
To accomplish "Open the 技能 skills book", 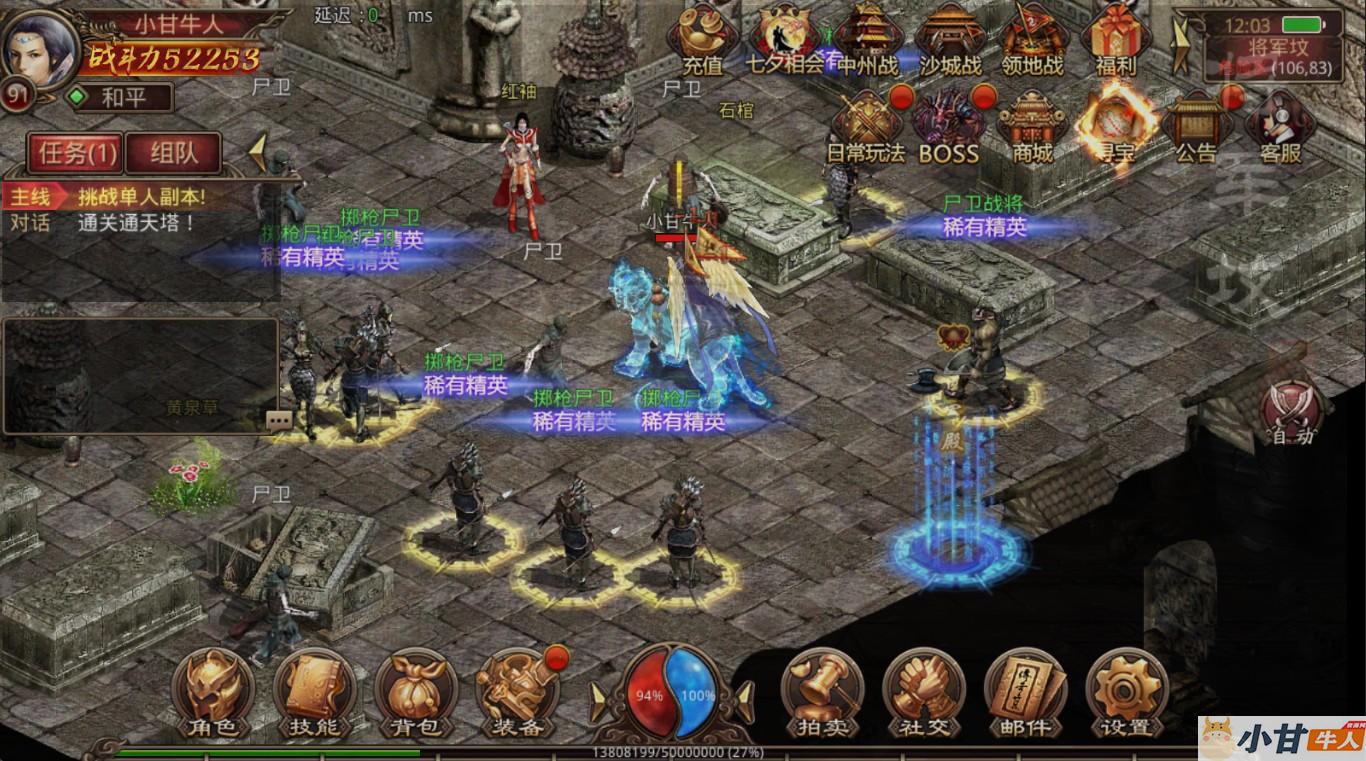I will tap(314, 693).
